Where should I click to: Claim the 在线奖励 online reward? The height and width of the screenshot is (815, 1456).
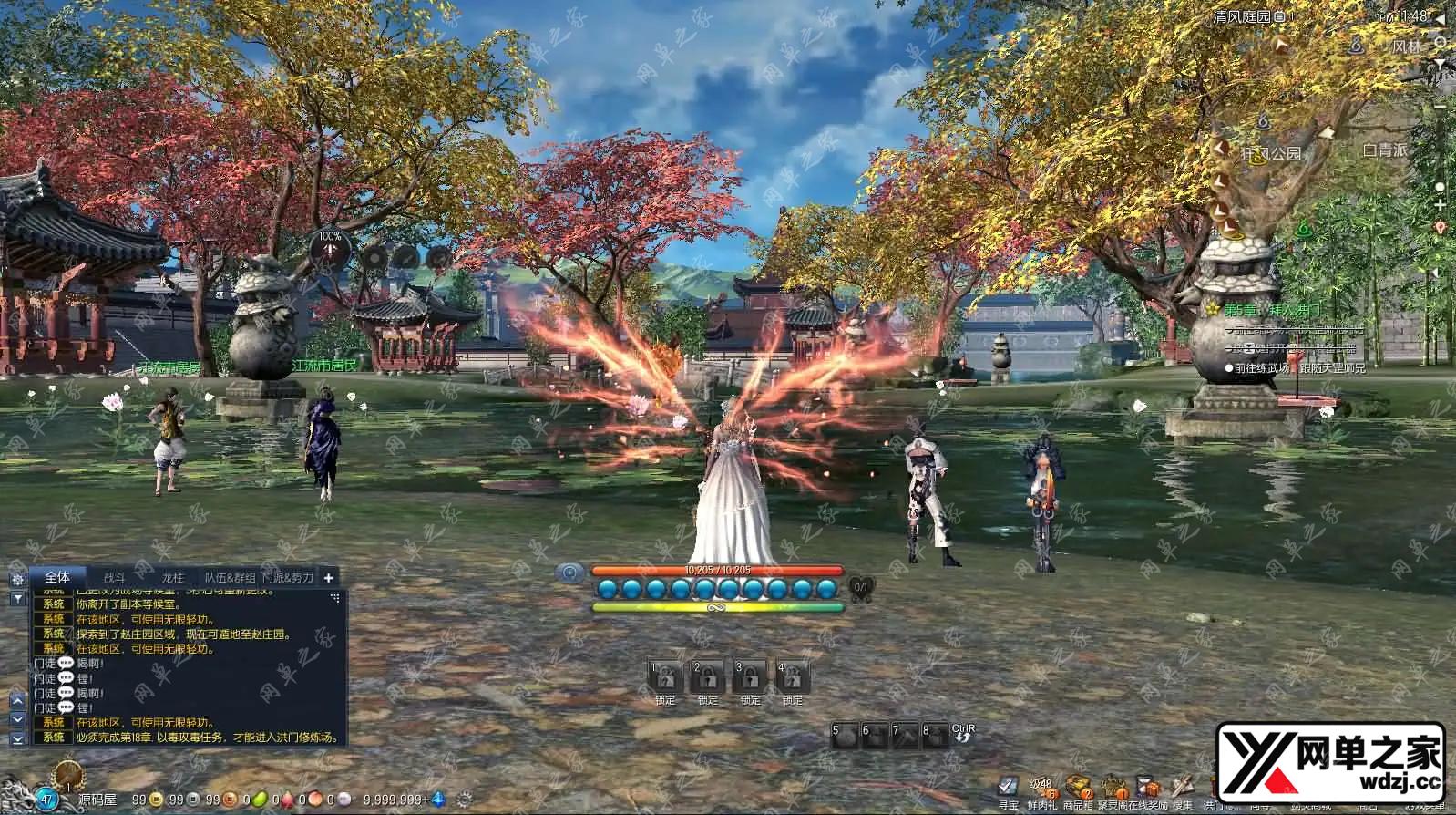pos(1148,787)
